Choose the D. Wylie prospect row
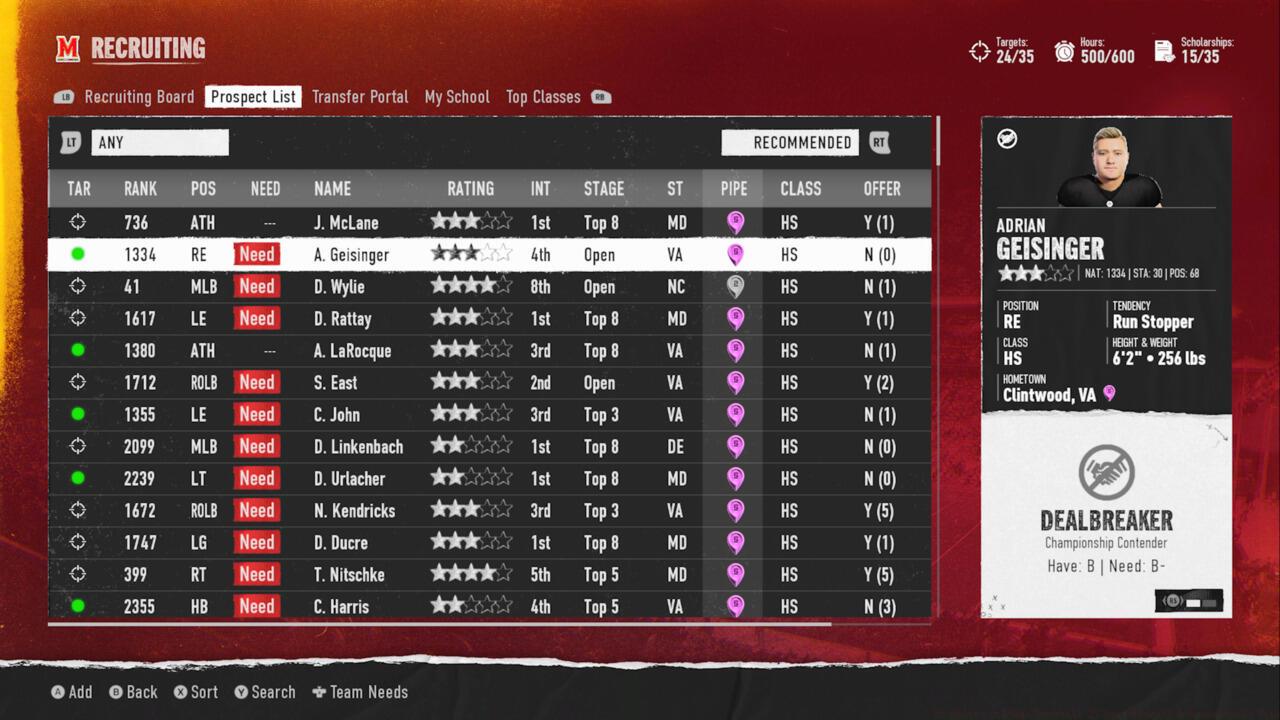 [339, 287]
